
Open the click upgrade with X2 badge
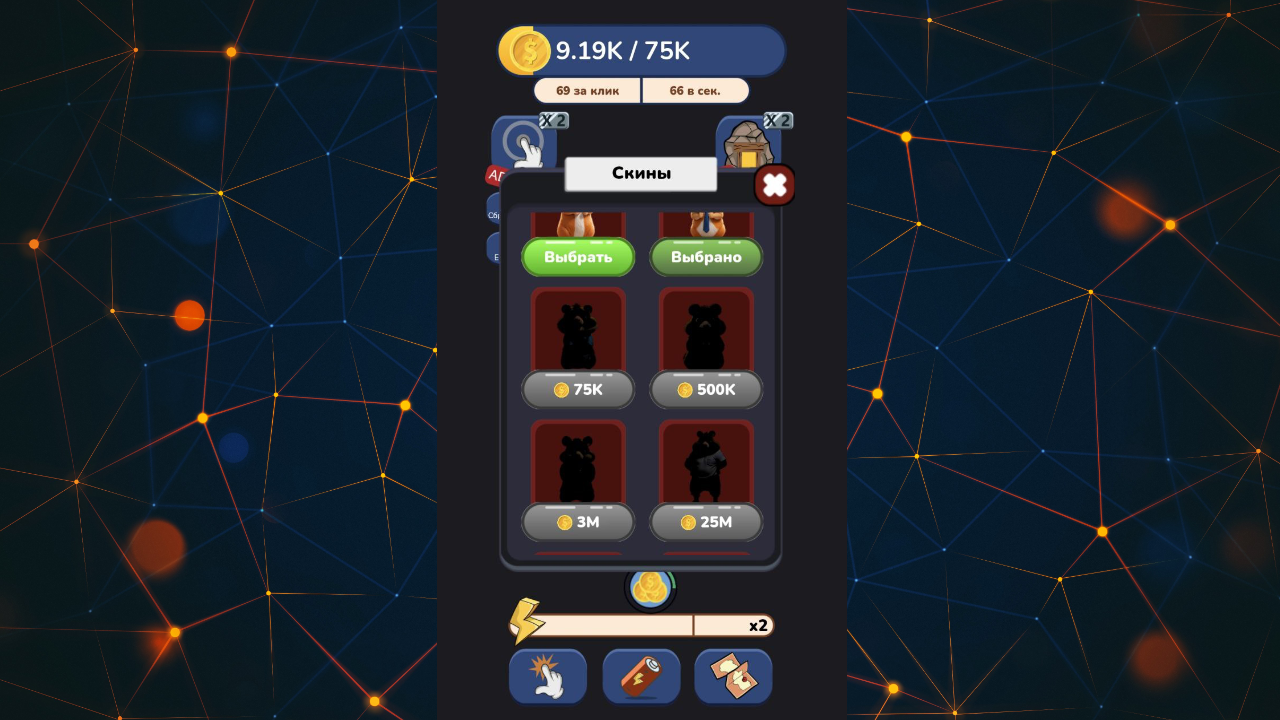point(523,140)
